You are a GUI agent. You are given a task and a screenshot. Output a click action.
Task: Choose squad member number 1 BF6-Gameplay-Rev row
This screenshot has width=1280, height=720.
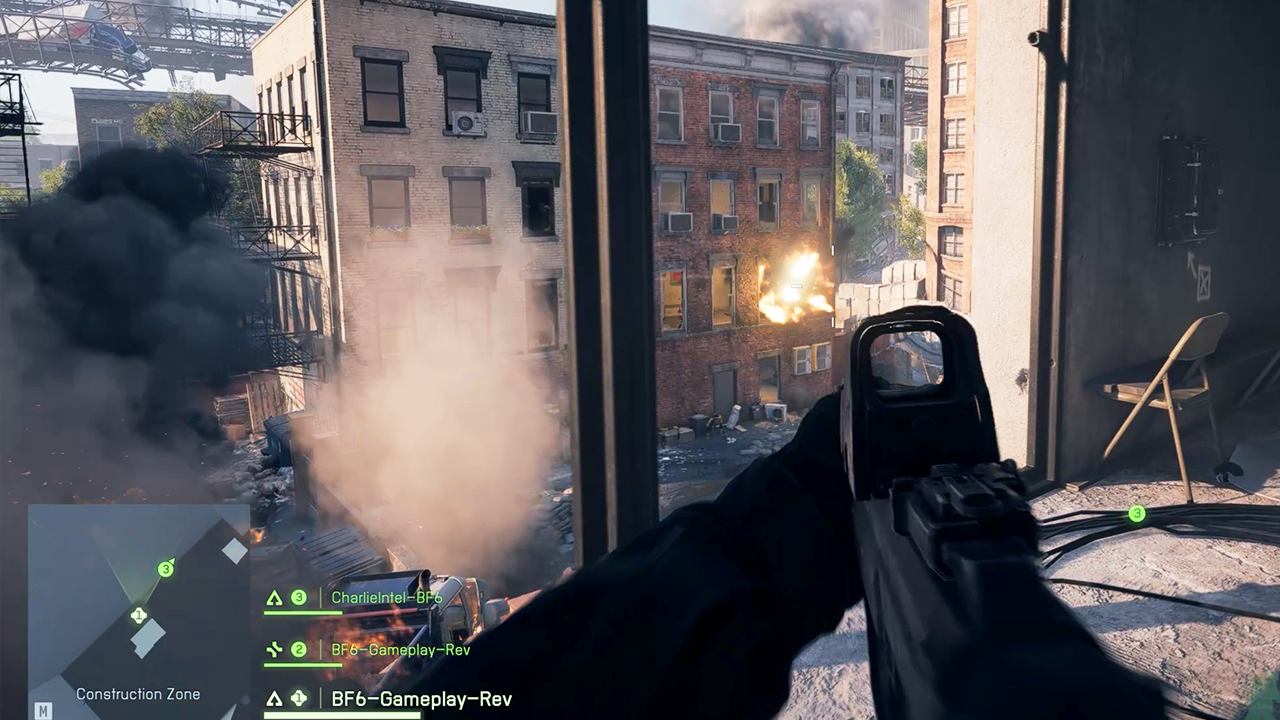pyautogui.click(x=421, y=699)
